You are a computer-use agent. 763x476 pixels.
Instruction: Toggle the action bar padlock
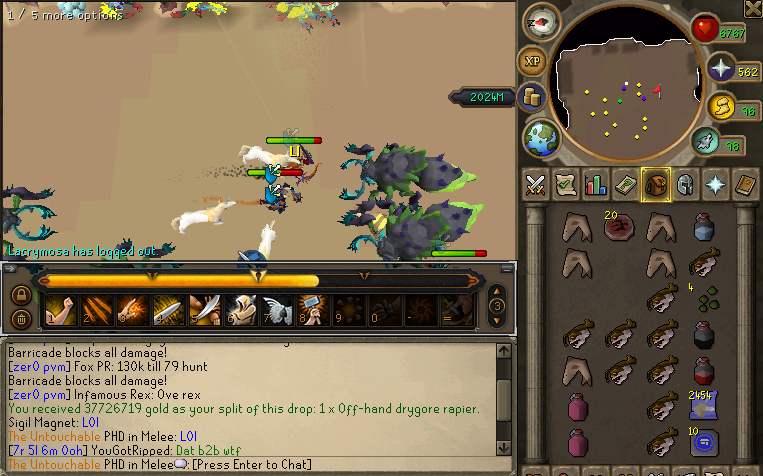(20, 295)
